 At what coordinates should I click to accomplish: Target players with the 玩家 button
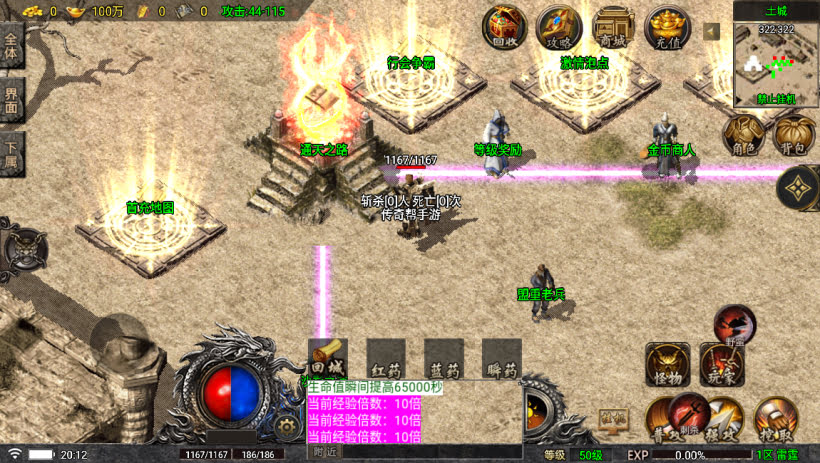pos(720,364)
